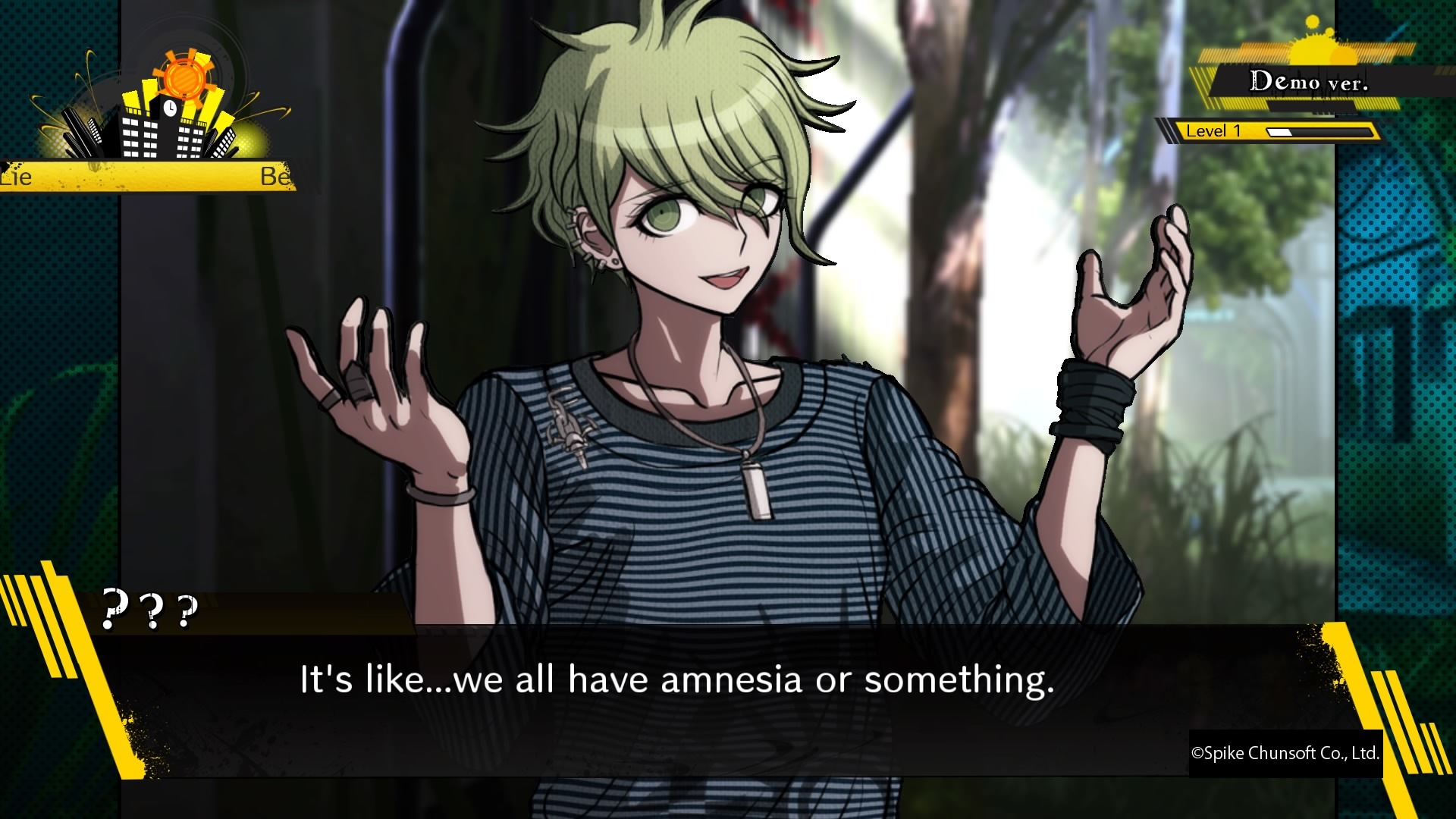Image resolution: width=1456 pixels, height=819 pixels.
Task: Advance the amnesia dialogue text
Action: coord(677,682)
